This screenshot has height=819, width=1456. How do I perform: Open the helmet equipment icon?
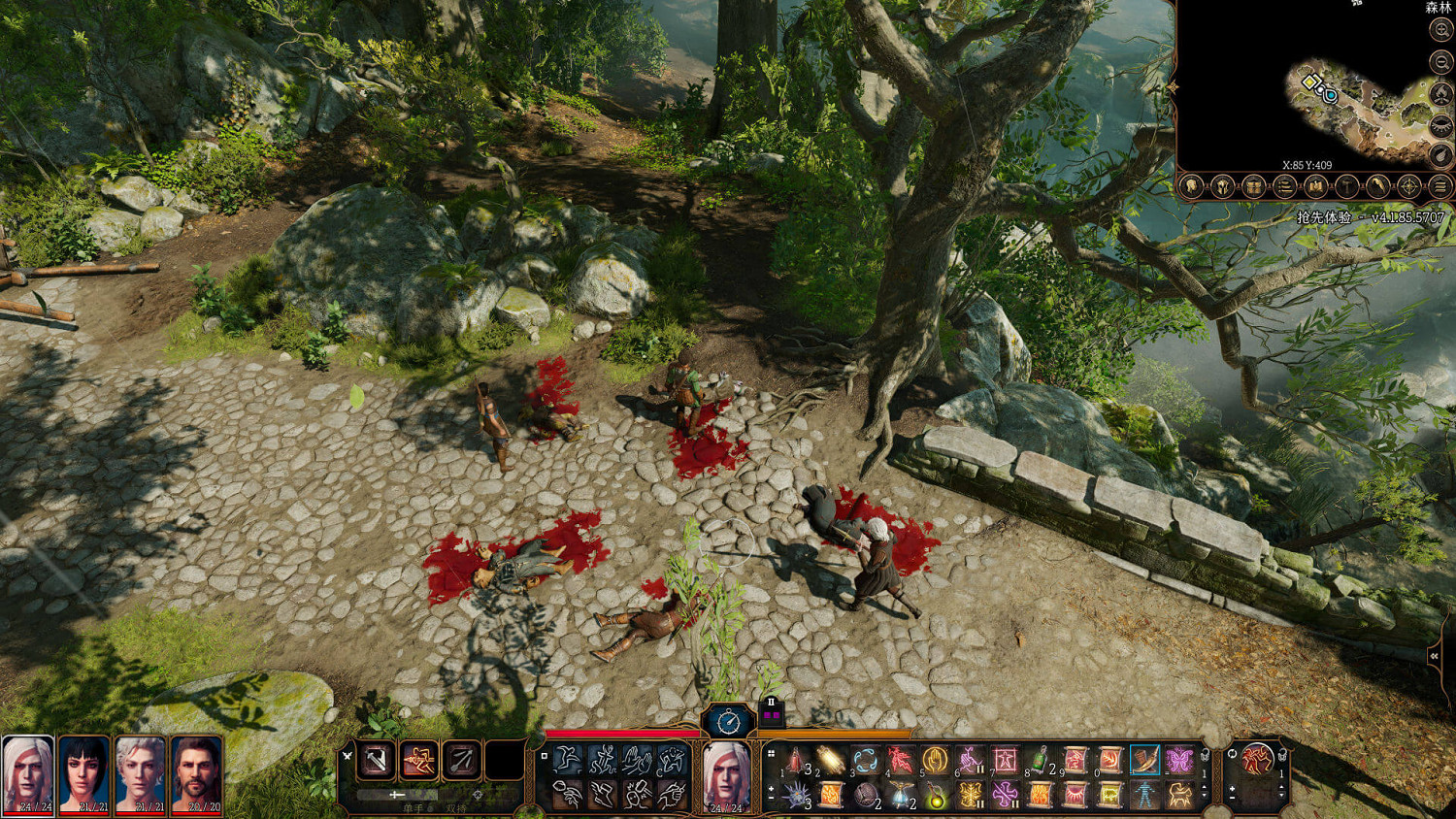1222,186
